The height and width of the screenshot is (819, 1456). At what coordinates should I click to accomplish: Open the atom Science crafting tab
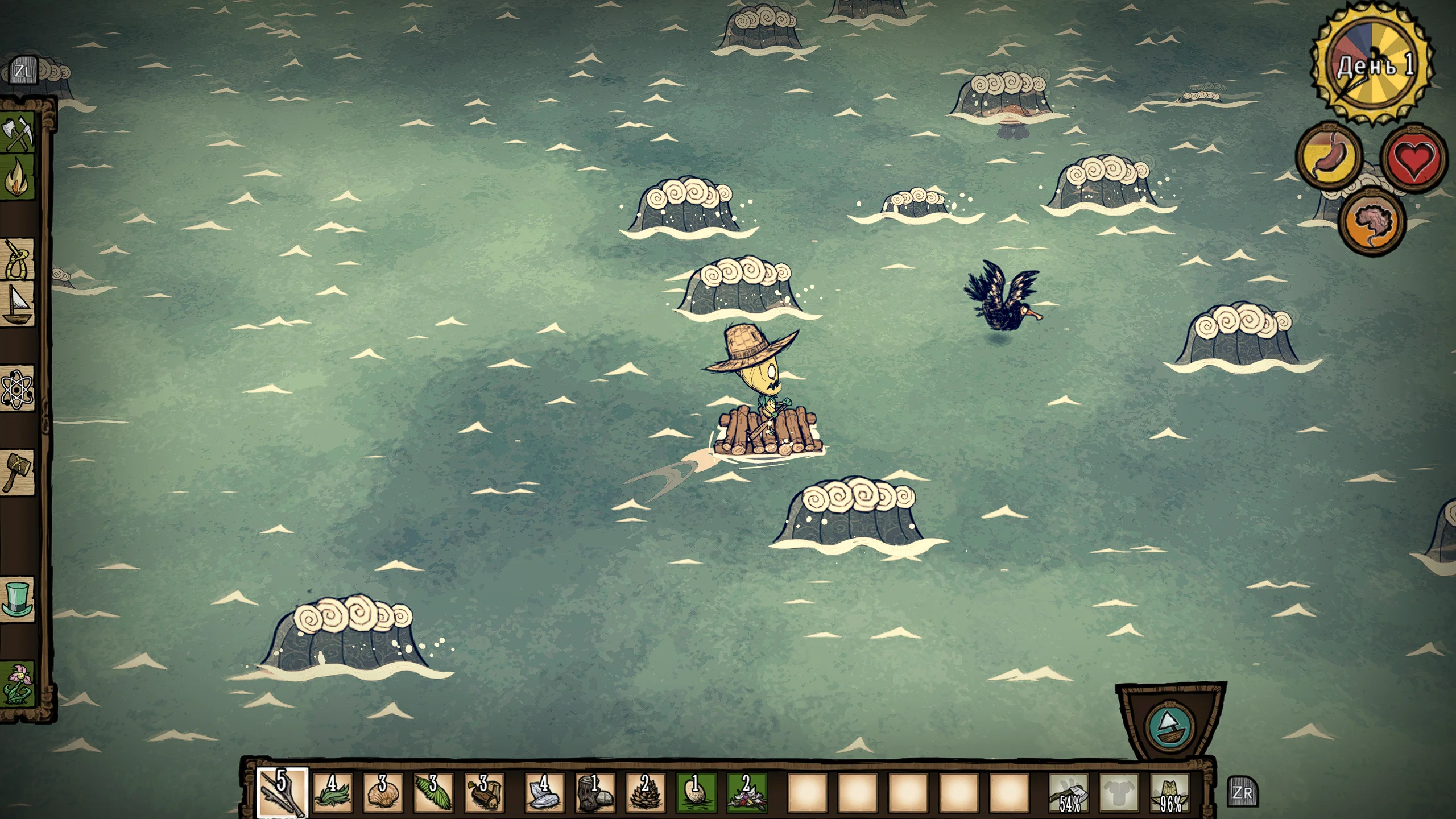point(17,389)
